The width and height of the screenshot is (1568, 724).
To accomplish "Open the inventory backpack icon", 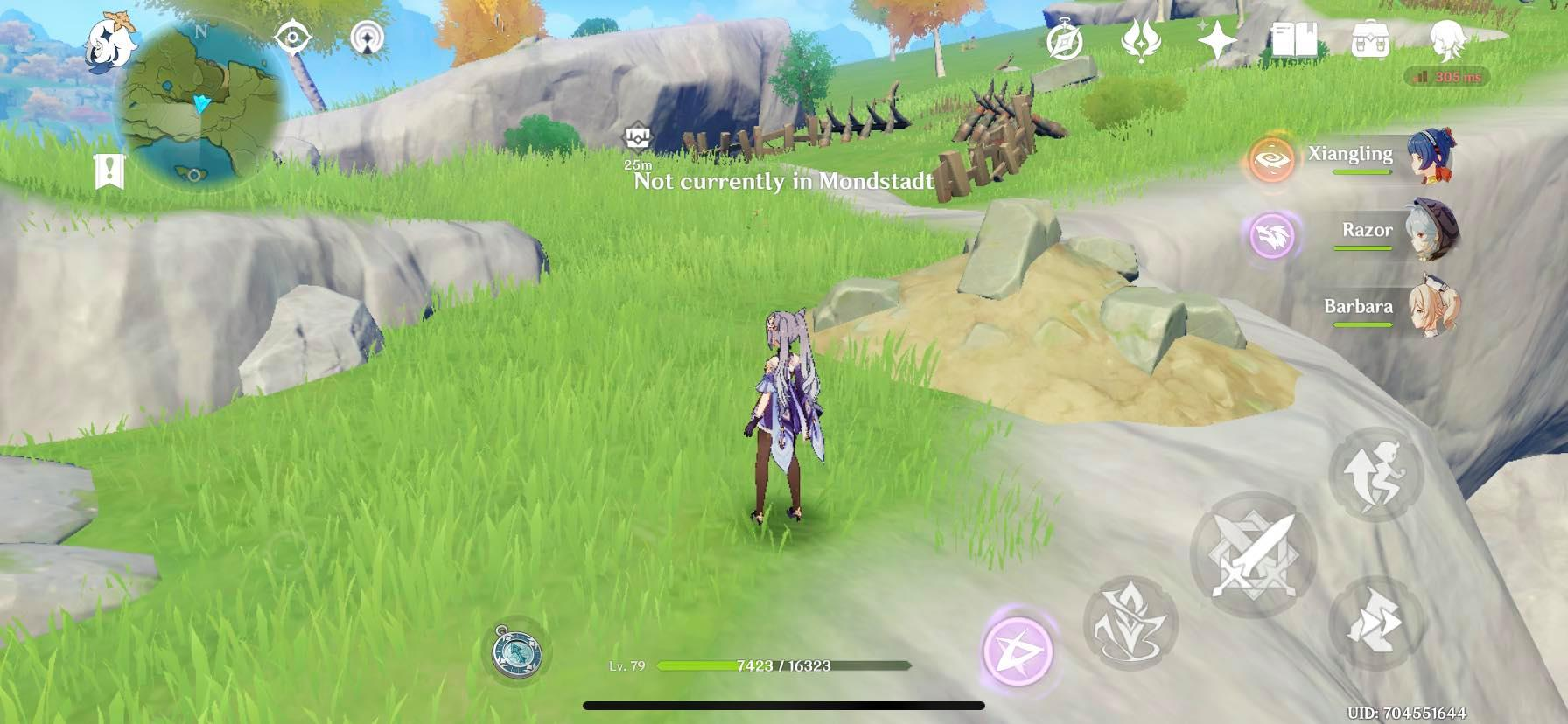I will click(x=1371, y=39).
